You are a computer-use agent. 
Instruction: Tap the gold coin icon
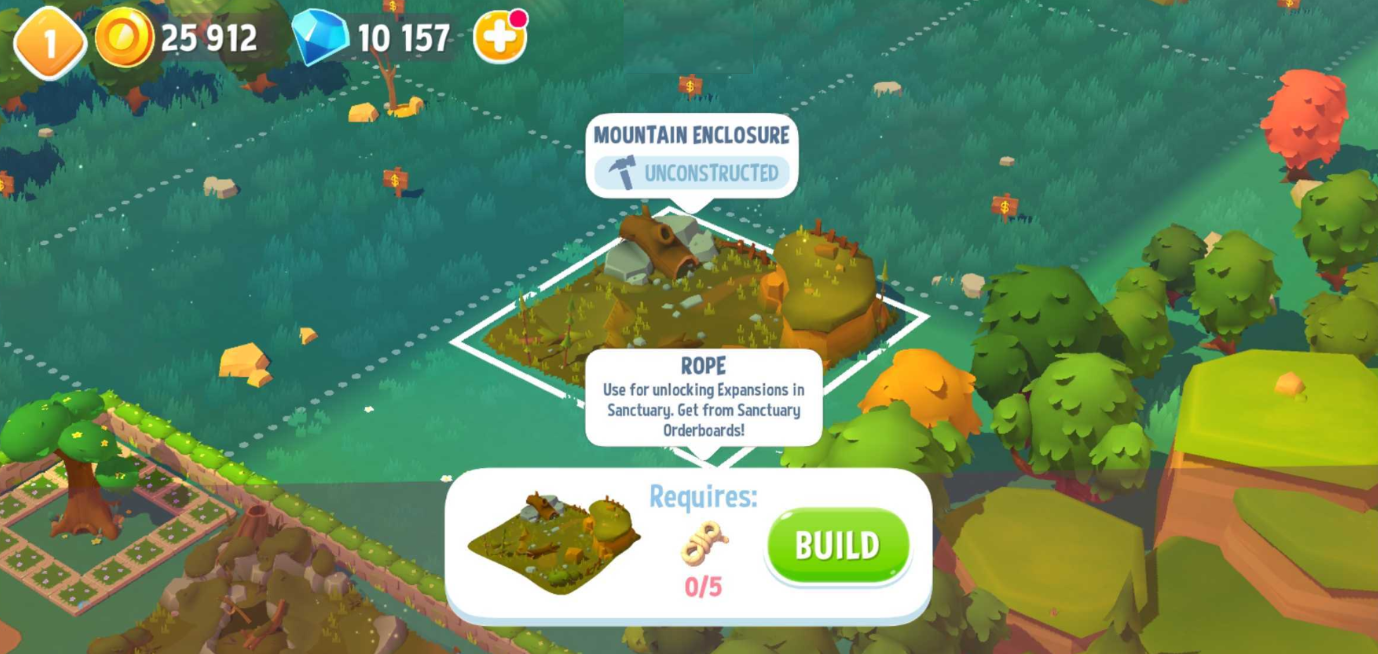(x=124, y=38)
